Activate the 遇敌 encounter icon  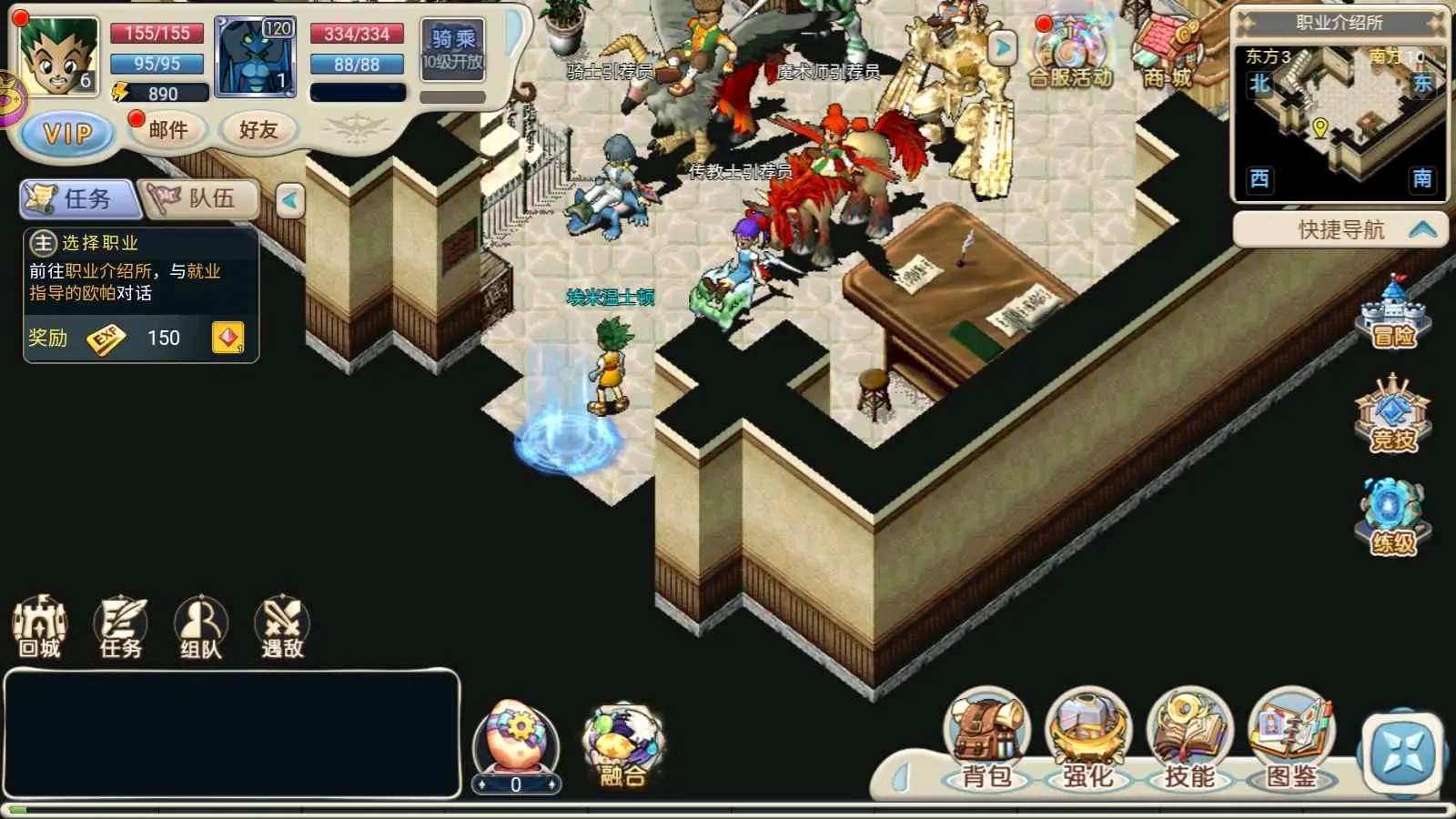(x=282, y=626)
